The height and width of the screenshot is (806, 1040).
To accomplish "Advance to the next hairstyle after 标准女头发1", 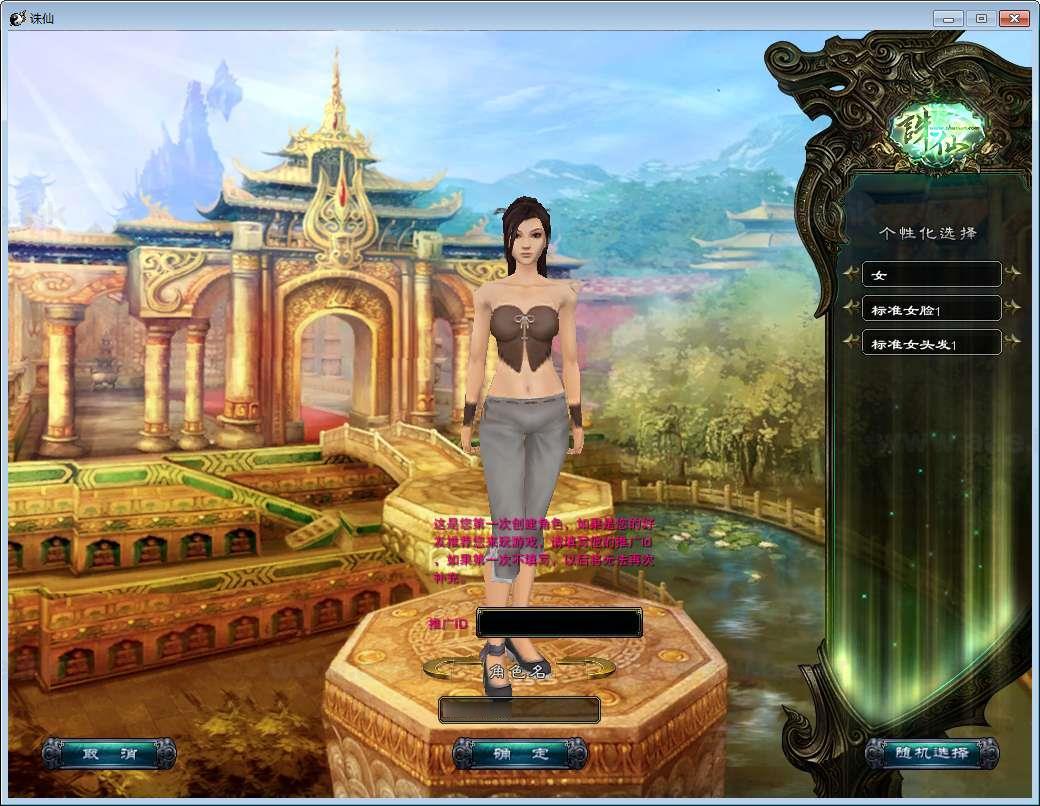I will tap(1013, 342).
